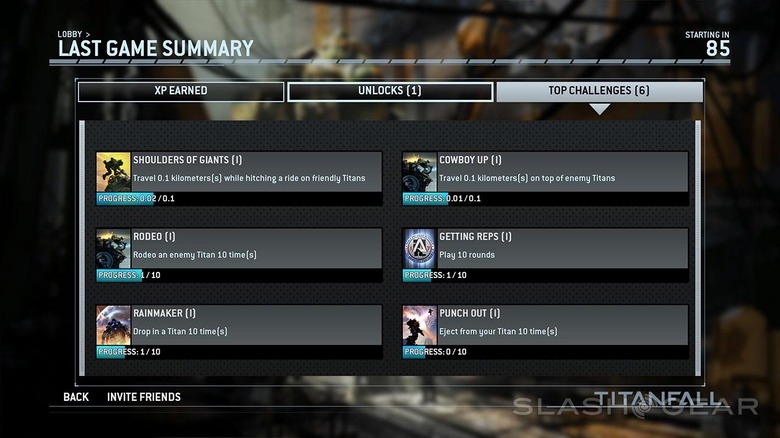Click the Rodeo challenge row

239,254
